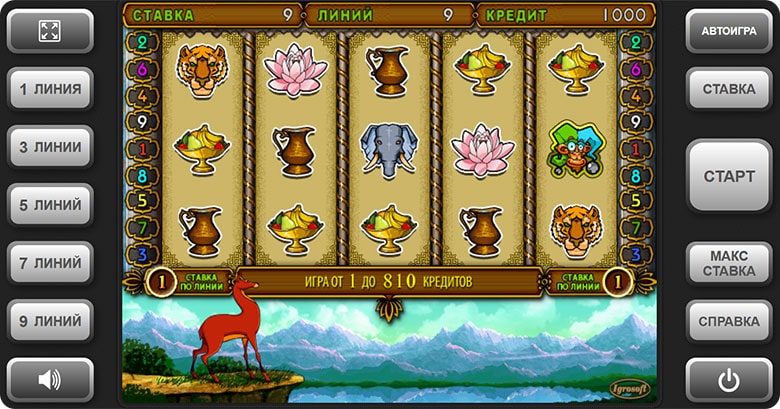Image resolution: width=780 pixels, height=409 pixels.
Task: Choose 3 ЛИНИИ paylines
Action: coord(50,147)
